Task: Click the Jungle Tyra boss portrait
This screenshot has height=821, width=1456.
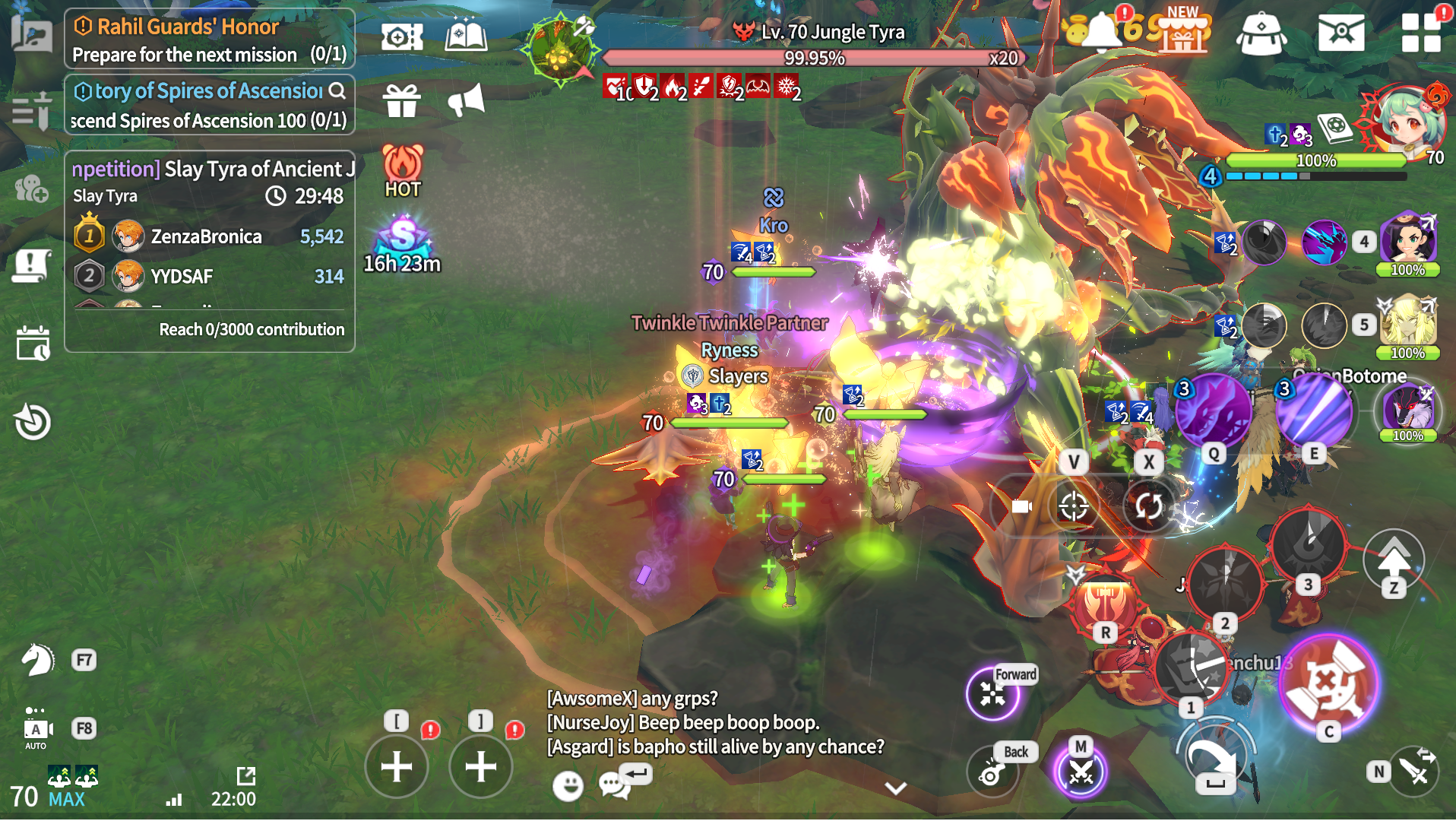Action: point(561,49)
